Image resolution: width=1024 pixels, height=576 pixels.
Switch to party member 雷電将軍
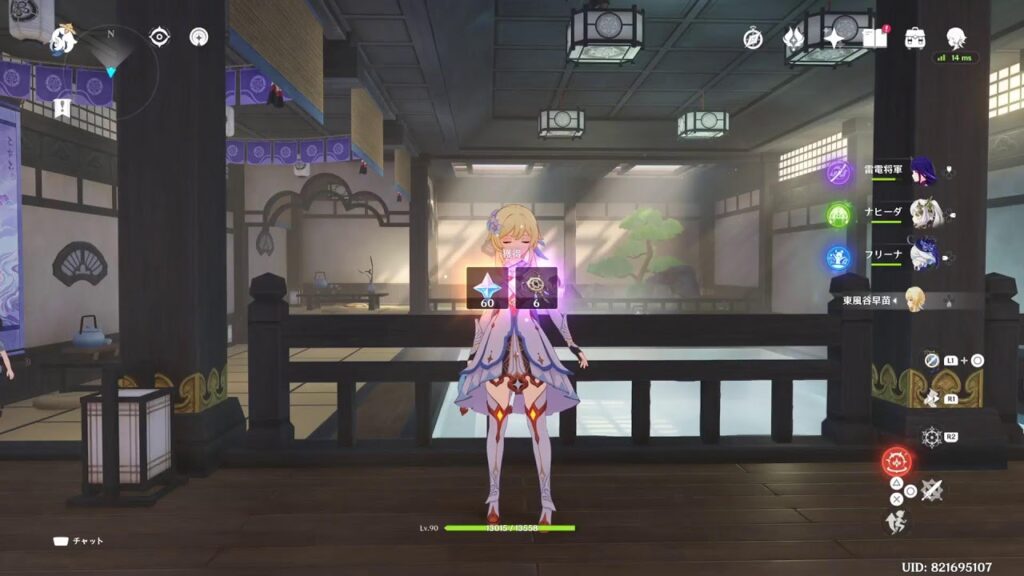click(x=920, y=171)
